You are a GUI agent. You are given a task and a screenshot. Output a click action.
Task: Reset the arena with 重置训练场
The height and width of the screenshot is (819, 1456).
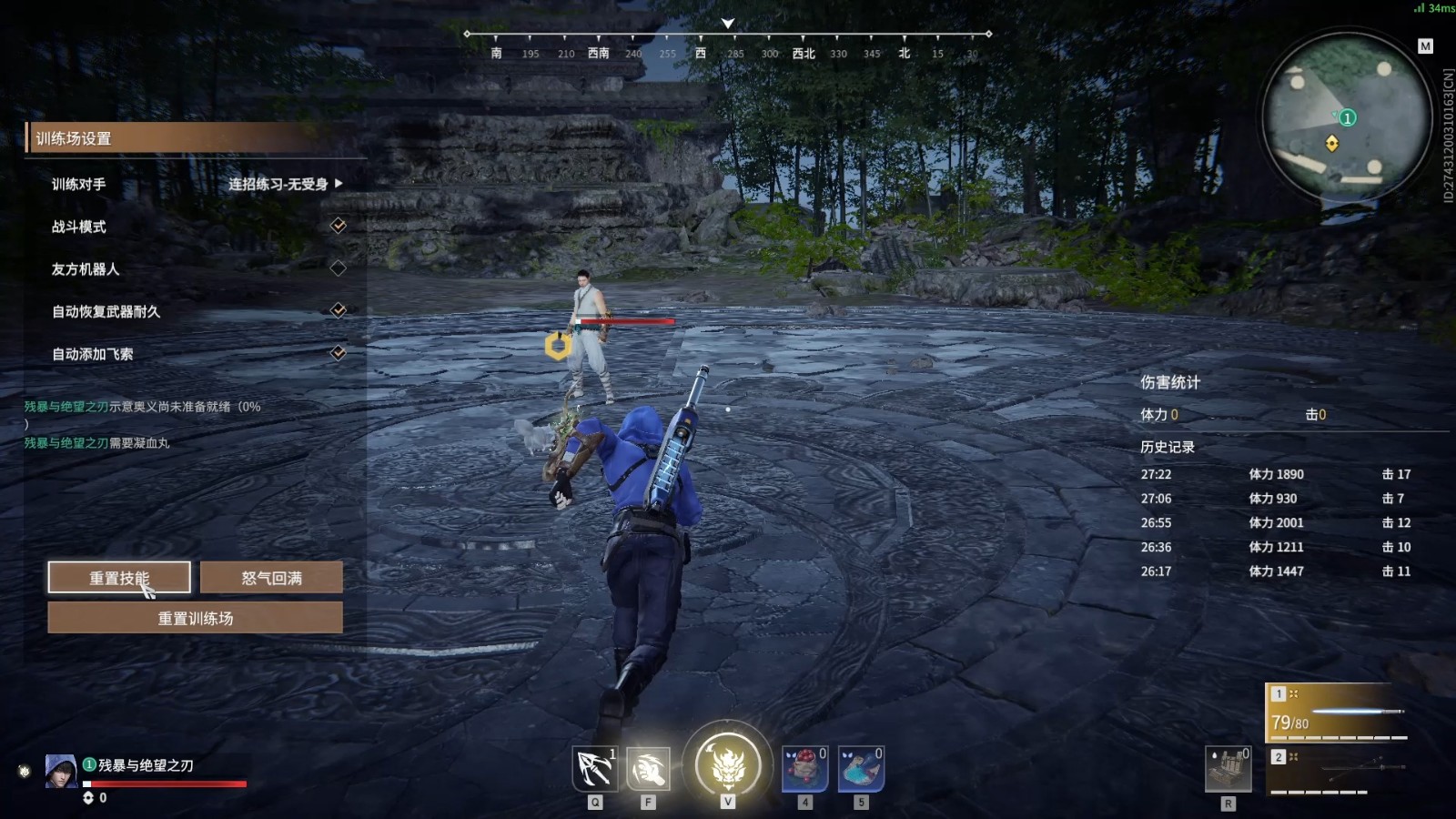pos(195,618)
